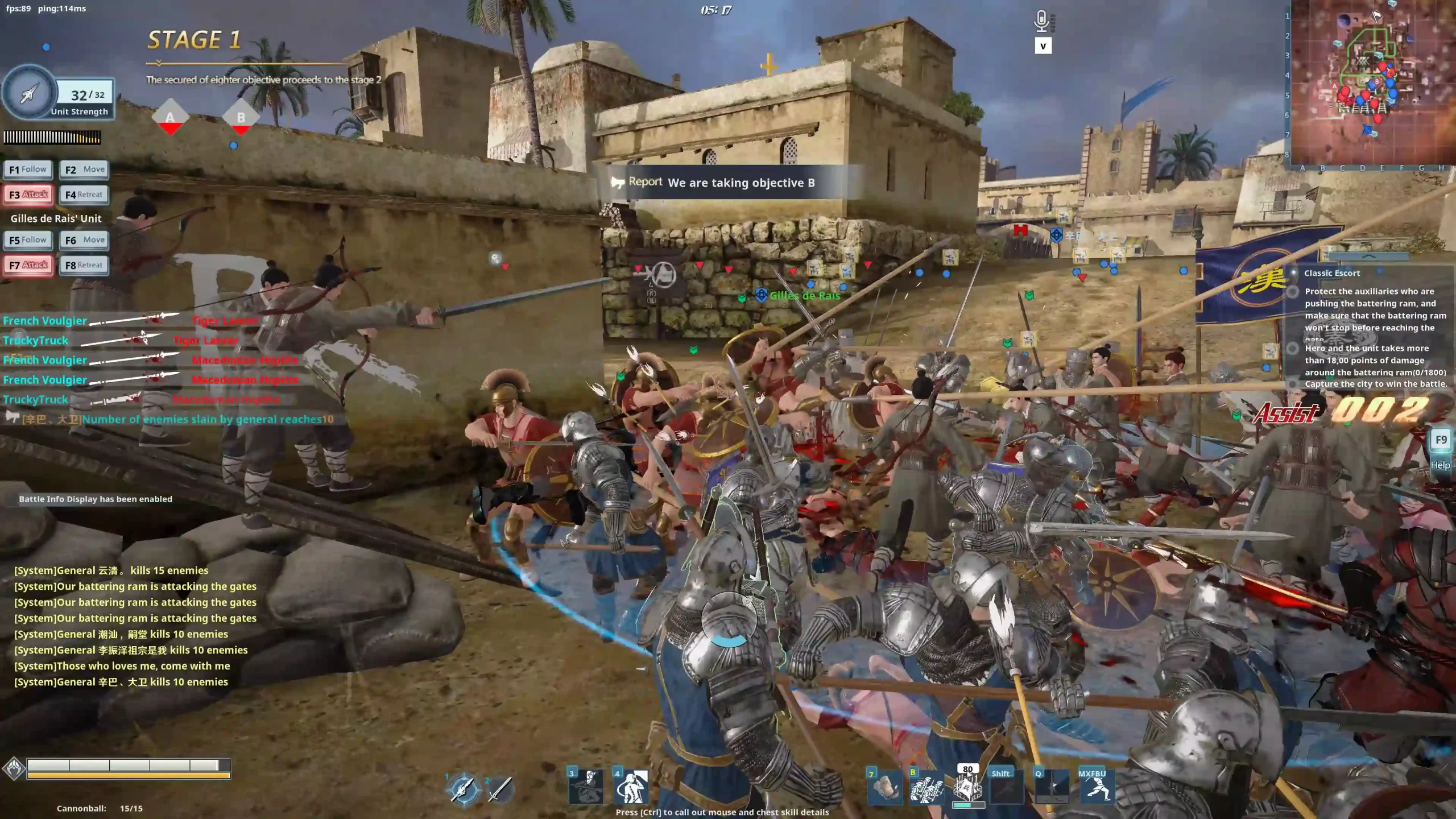1456x819 pixels.
Task: Activate the kneeling soldier skill in slot 3
Action: pyautogui.click(x=586, y=787)
